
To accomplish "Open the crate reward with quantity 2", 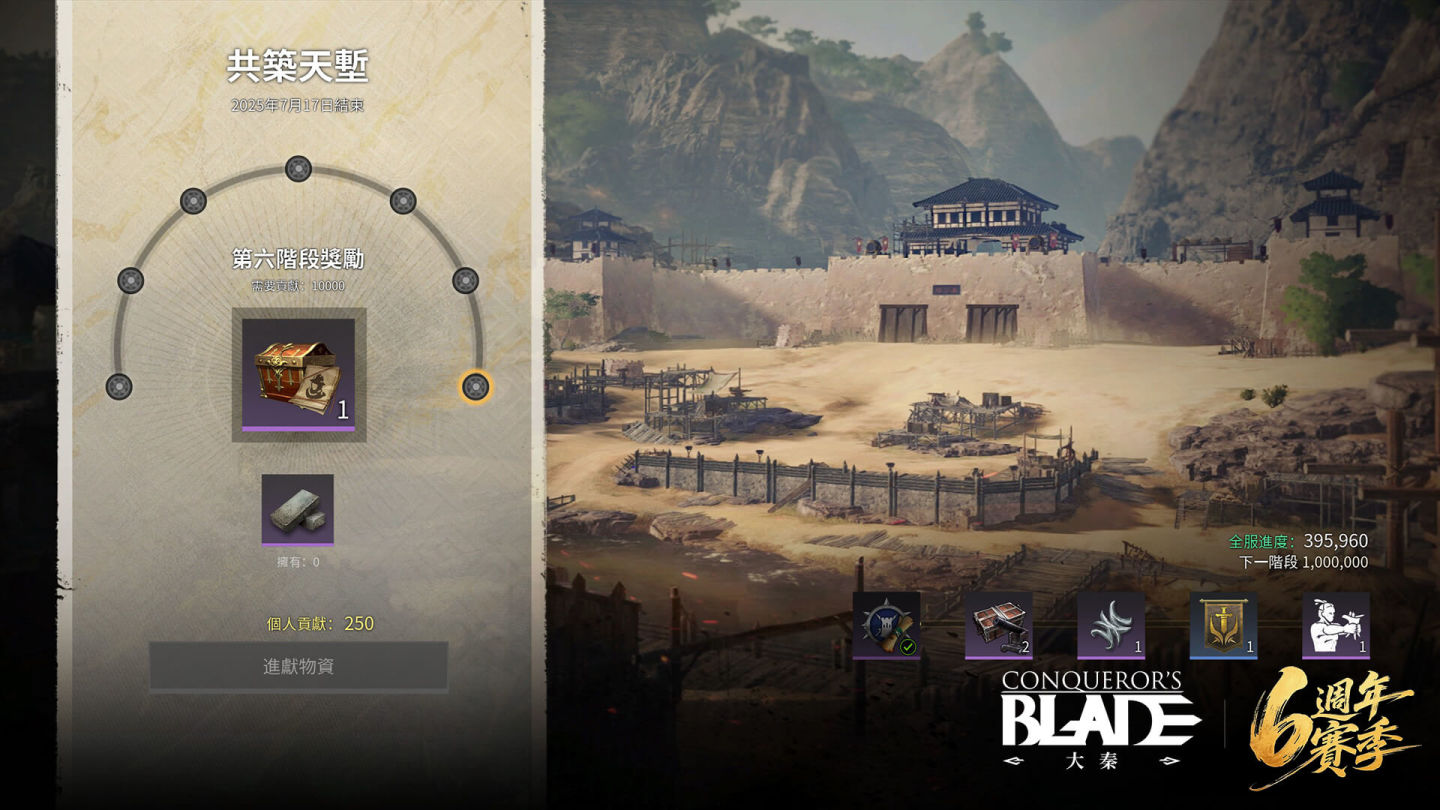I will (998, 626).
